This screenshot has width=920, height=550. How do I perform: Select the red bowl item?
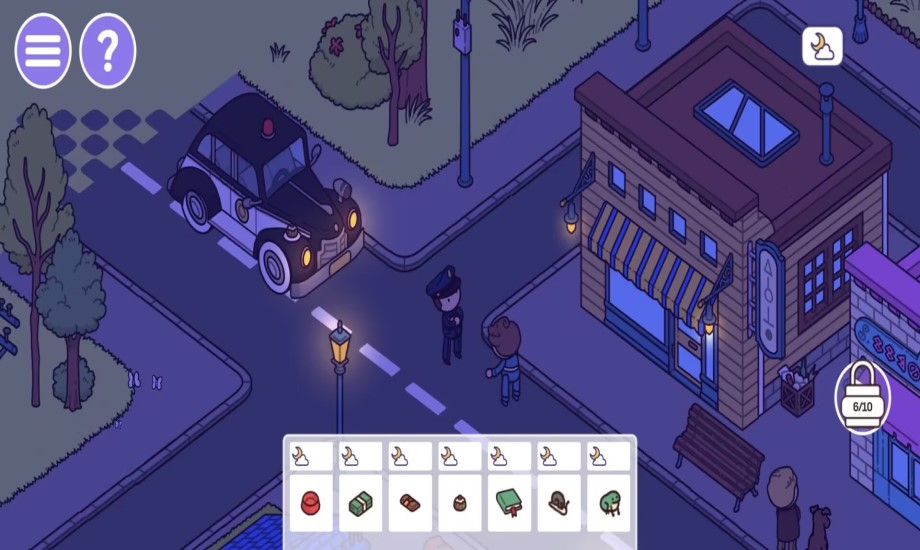tap(310, 502)
